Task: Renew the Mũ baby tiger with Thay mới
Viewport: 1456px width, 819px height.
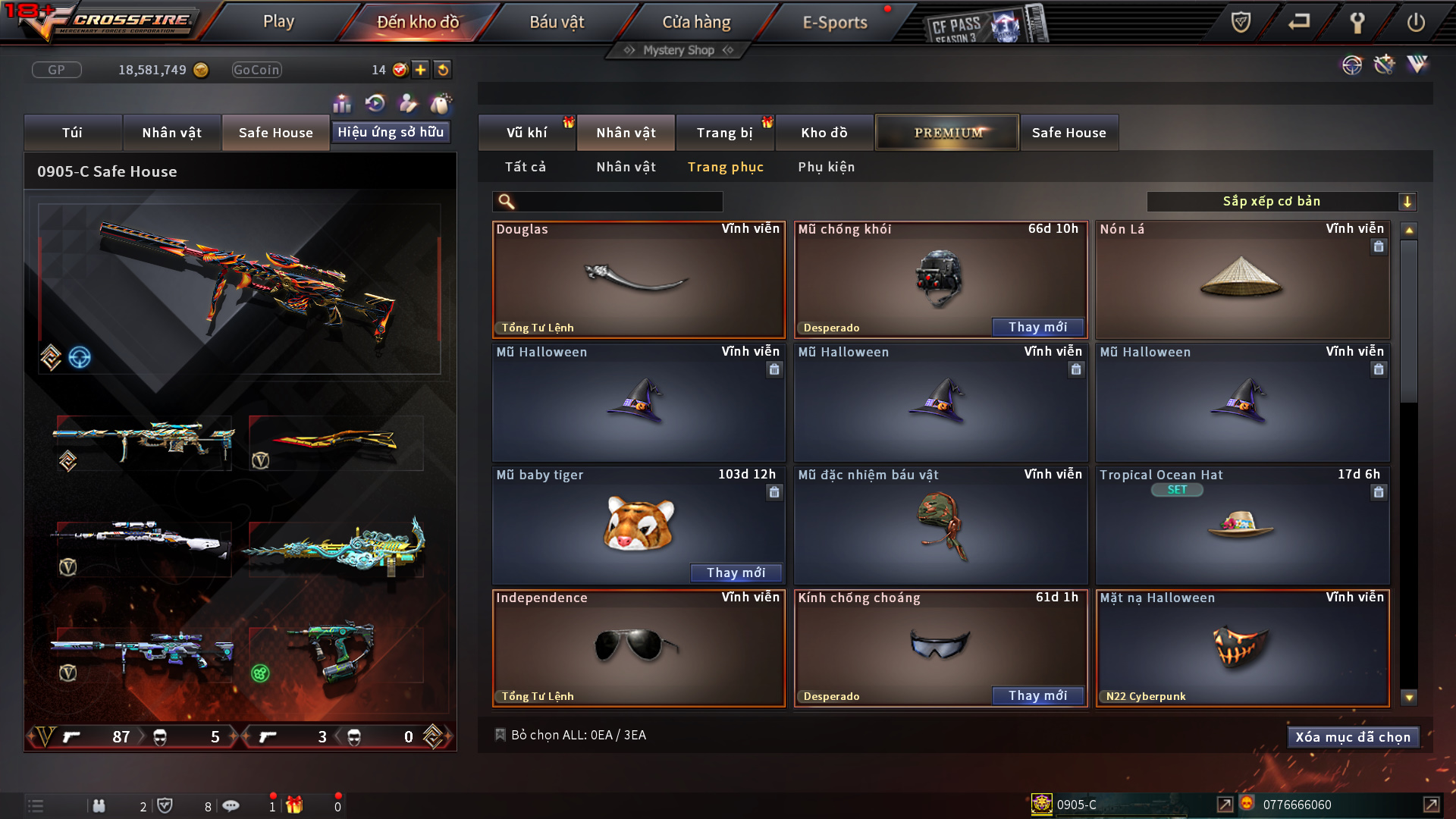Action: pyautogui.click(x=736, y=573)
